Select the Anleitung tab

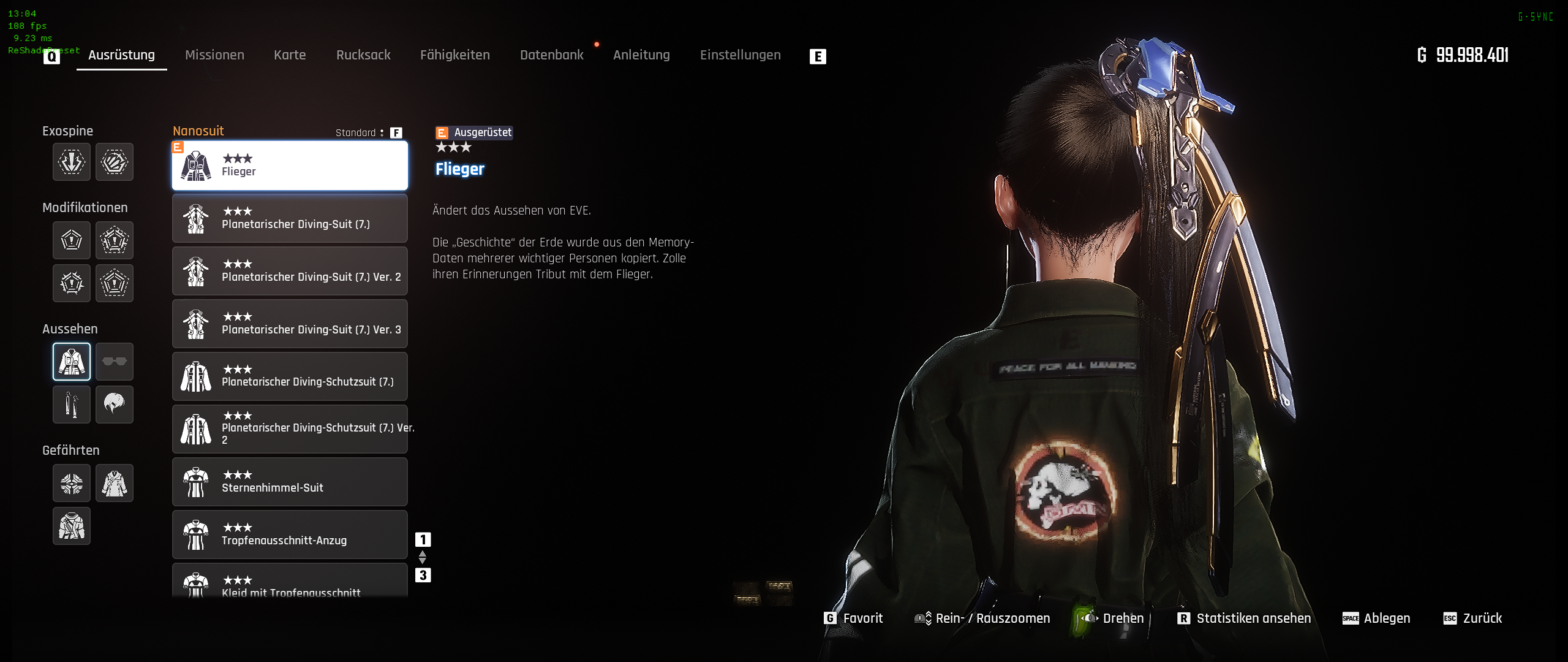tap(641, 55)
